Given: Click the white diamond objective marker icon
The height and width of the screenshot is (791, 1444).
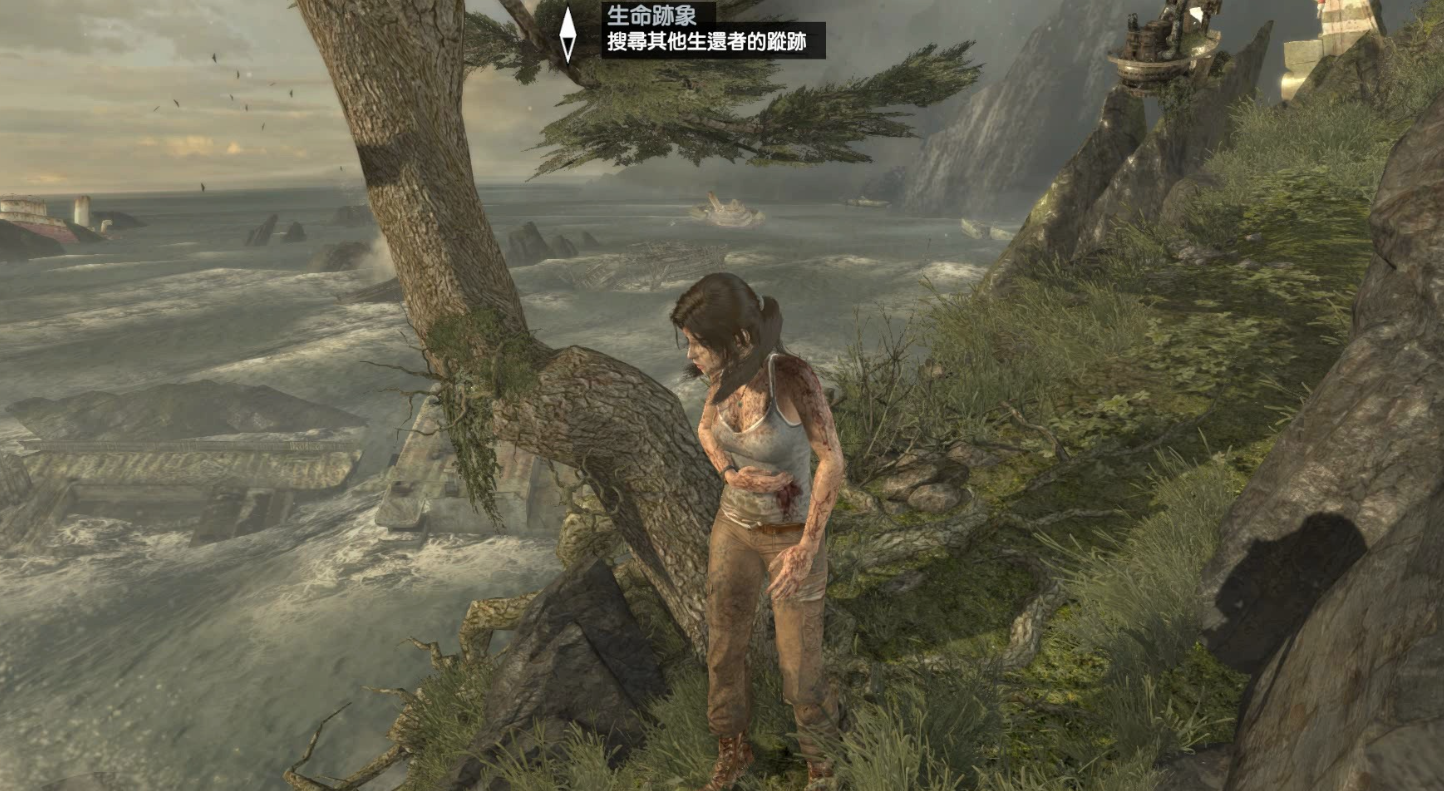Looking at the screenshot, I should (x=567, y=34).
